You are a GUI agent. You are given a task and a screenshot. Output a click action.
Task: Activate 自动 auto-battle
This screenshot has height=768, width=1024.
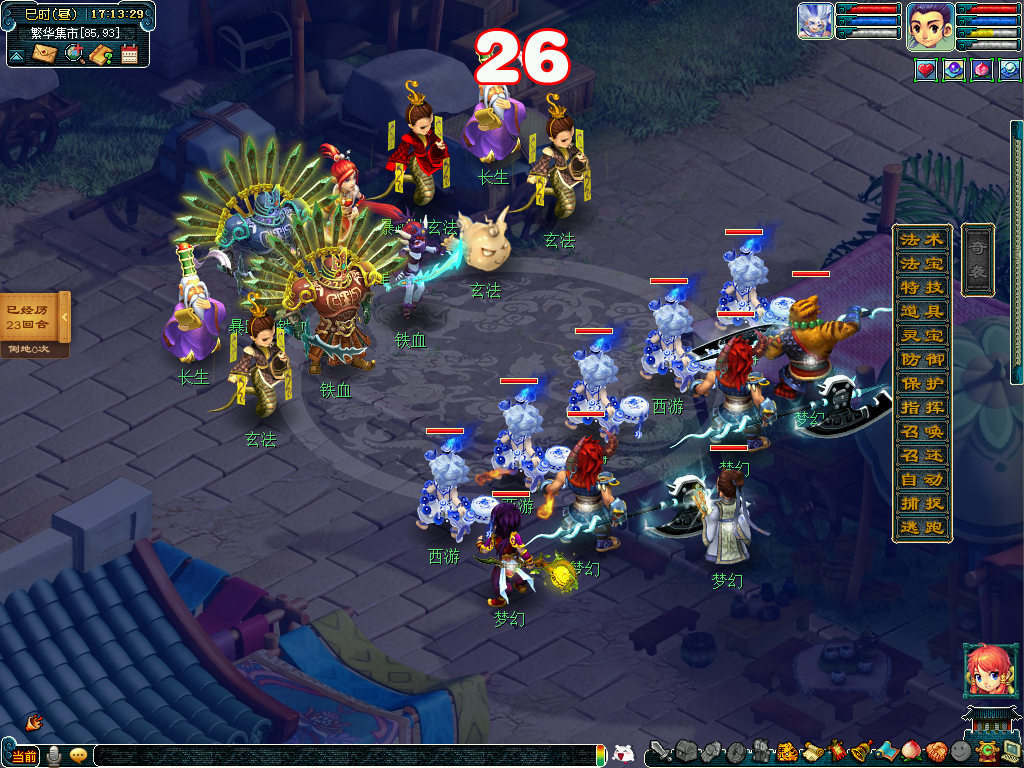click(921, 480)
